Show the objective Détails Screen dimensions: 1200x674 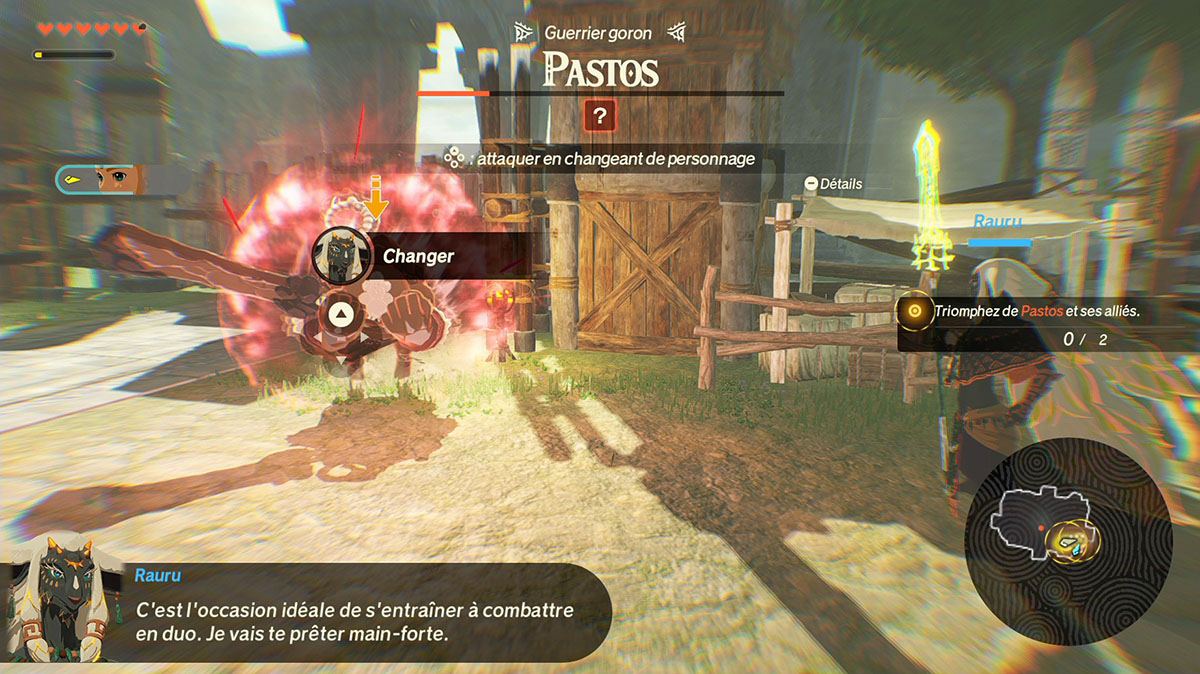click(833, 184)
